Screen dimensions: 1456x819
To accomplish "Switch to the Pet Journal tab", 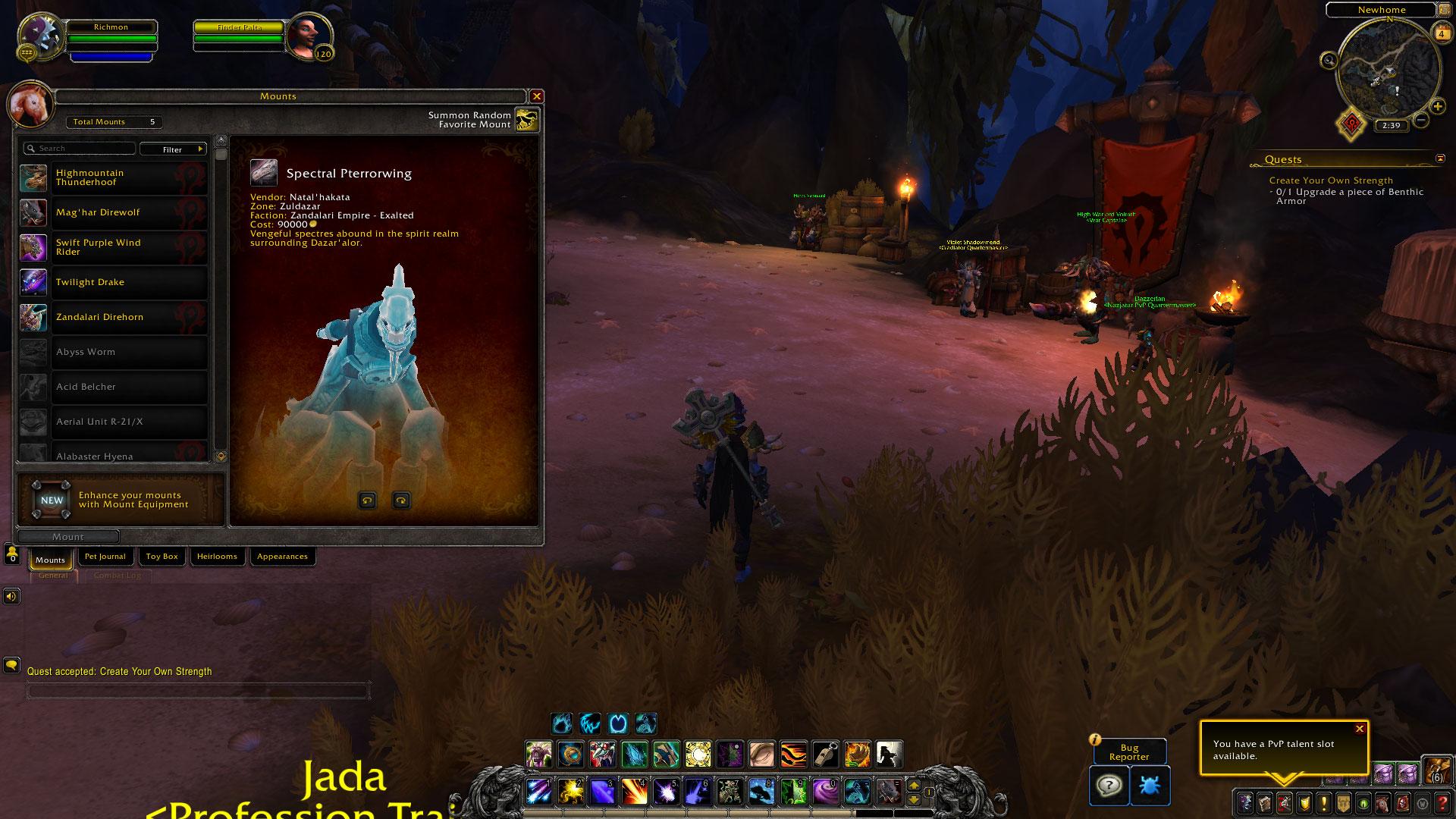I will pyautogui.click(x=105, y=557).
